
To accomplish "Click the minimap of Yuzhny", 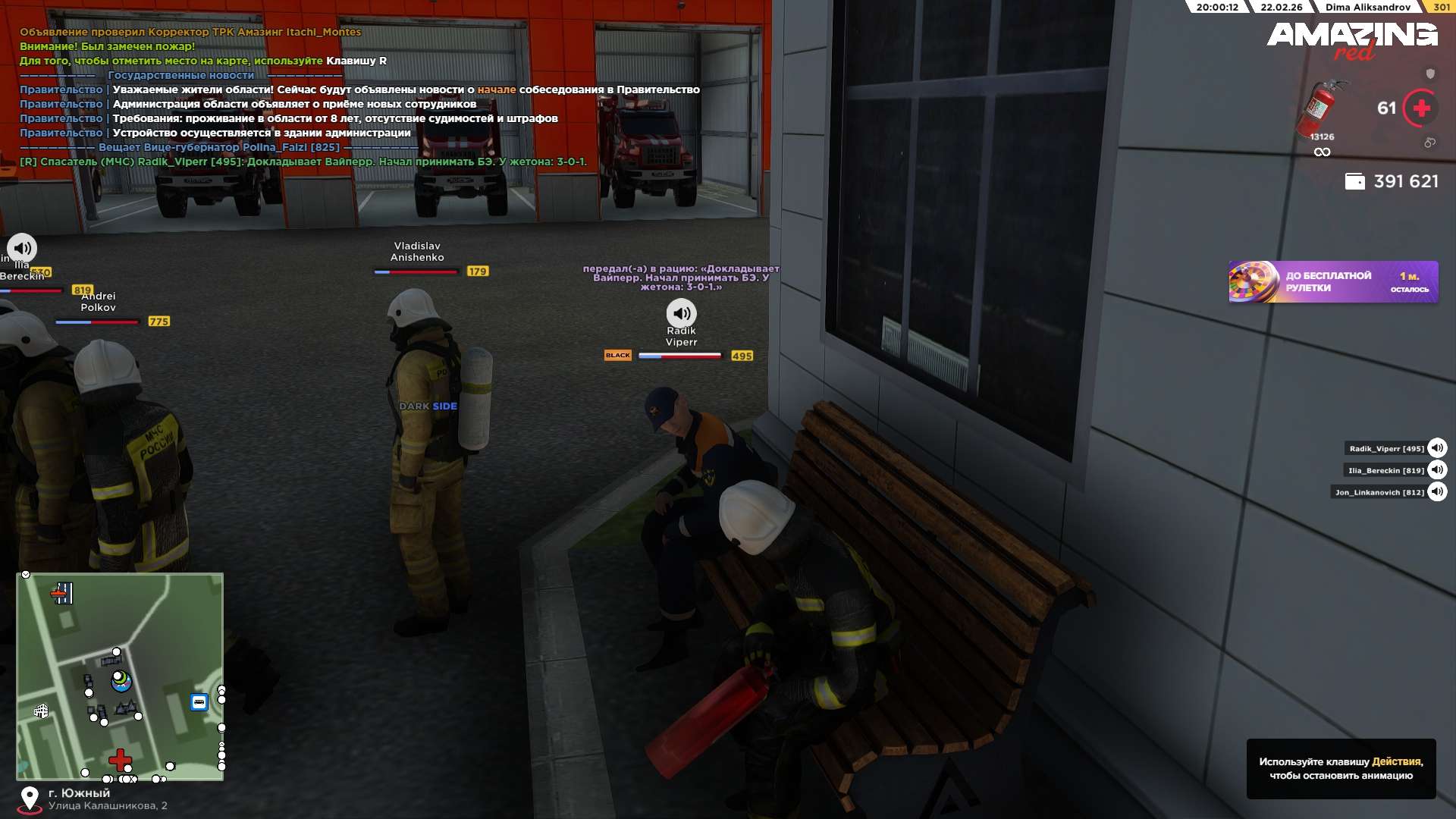I will tap(120, 676).
